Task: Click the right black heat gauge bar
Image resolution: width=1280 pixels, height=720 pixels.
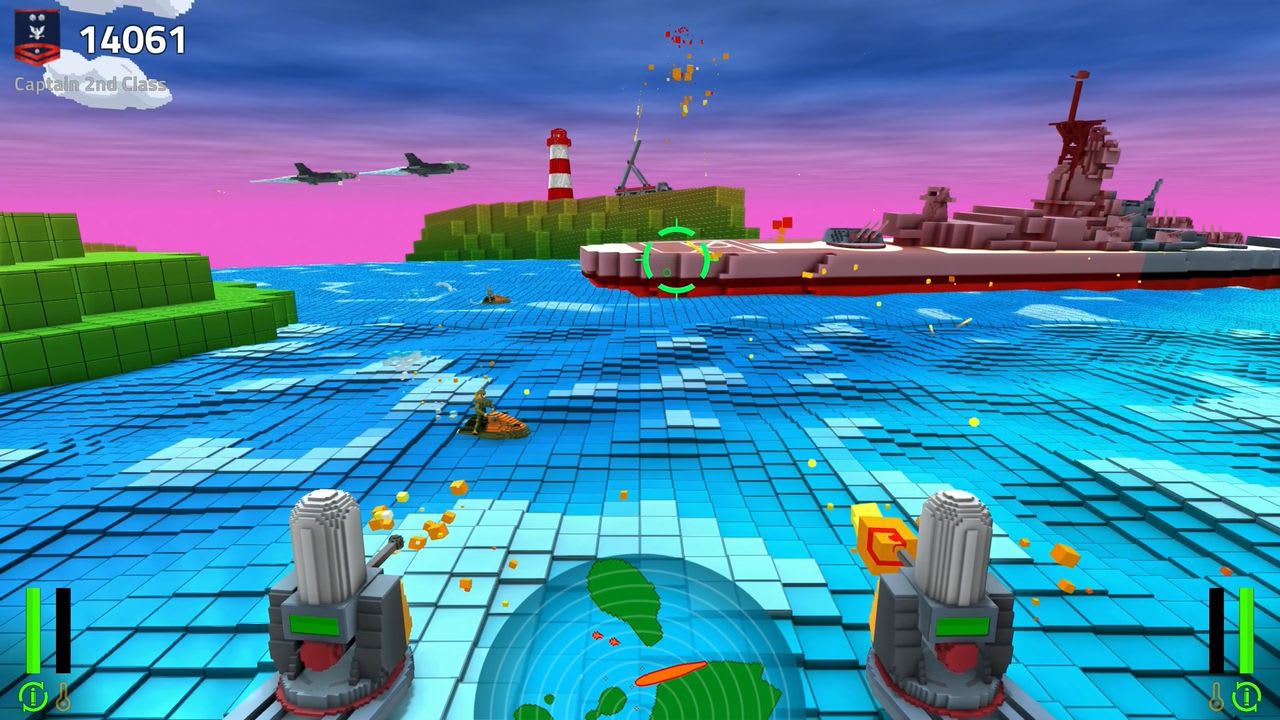Action: (x=1217, y=630)
